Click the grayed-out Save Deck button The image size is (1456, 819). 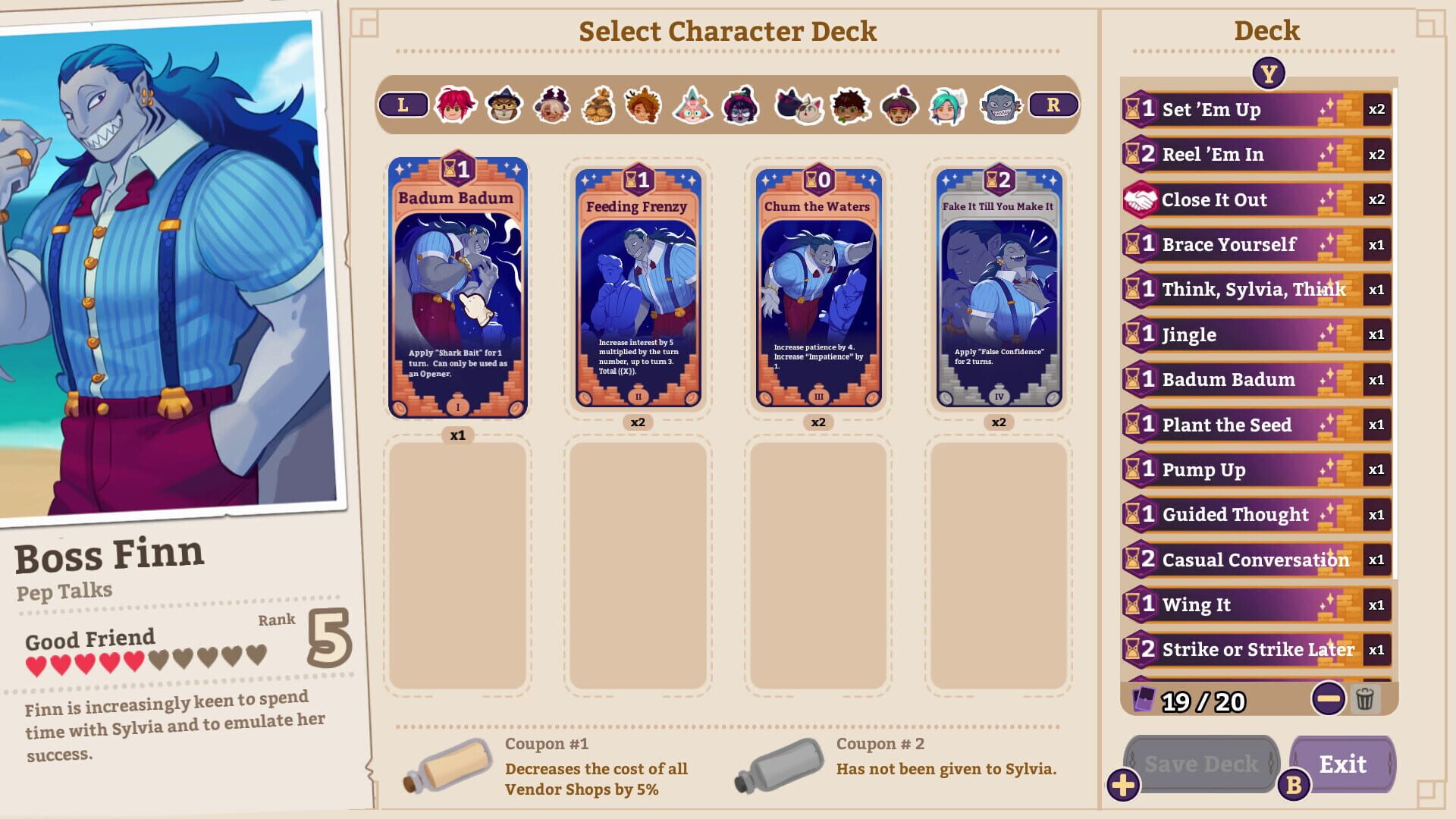tap(1205, 764)
